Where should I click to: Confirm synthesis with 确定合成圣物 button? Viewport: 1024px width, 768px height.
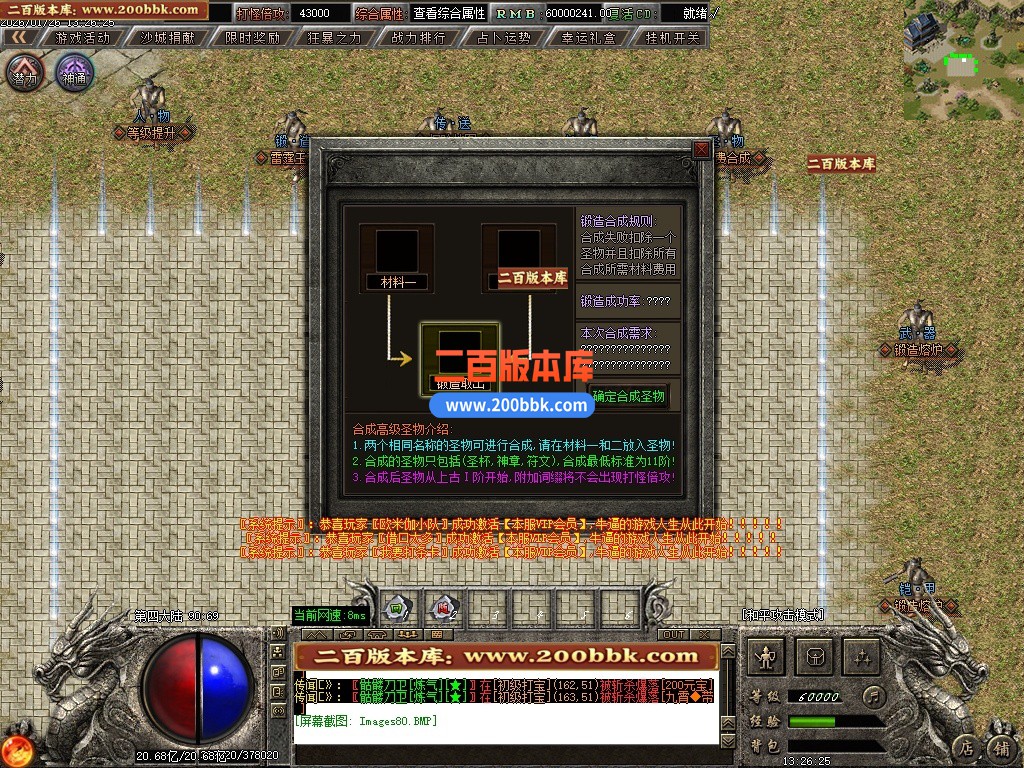pos(628,396)
